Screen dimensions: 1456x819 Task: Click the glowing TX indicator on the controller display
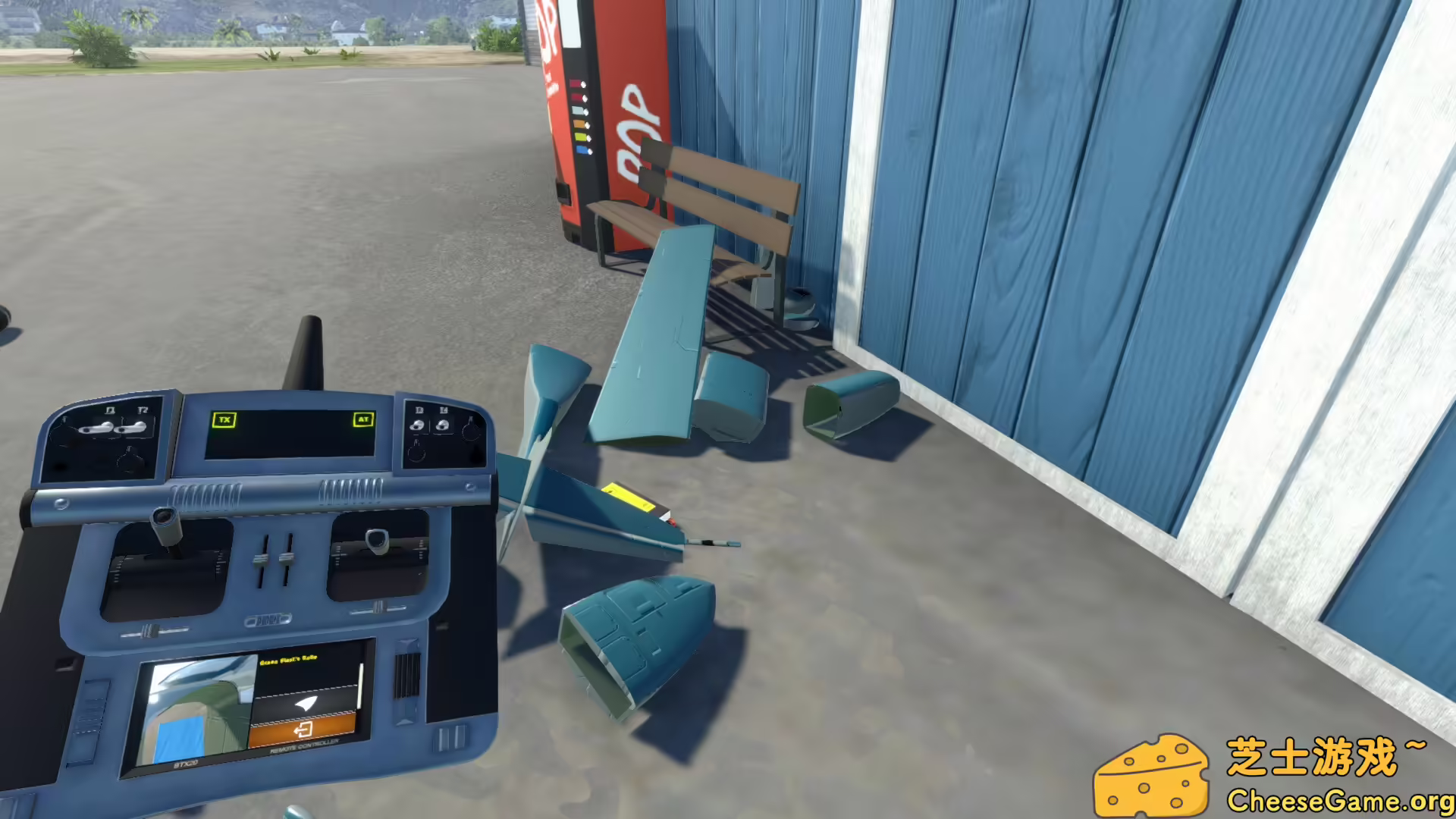click(224, 419)
